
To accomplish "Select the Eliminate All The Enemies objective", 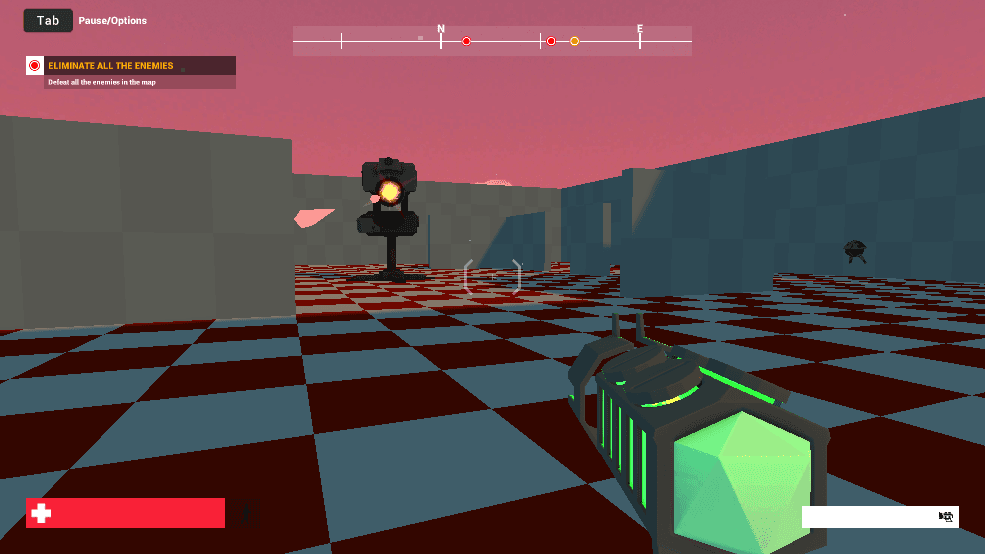I will click(x=111, y=66).
